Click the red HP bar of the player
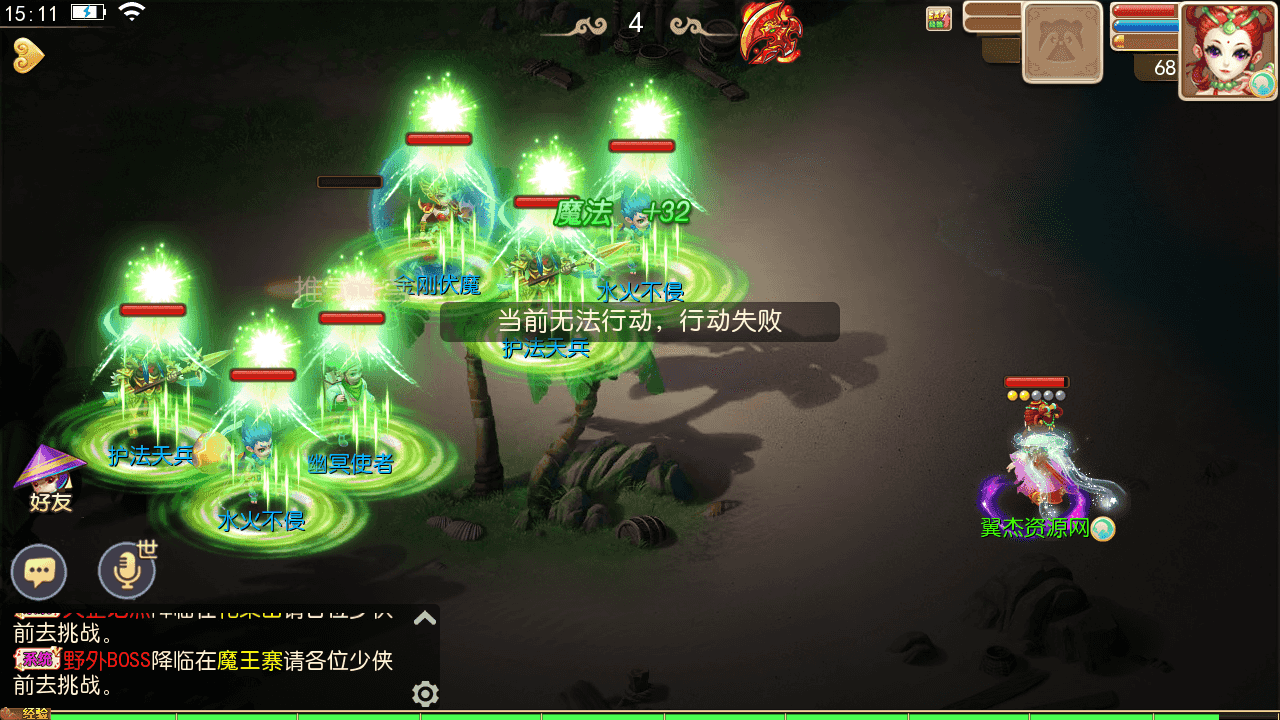1280x720 pixels. (1145, 13)
